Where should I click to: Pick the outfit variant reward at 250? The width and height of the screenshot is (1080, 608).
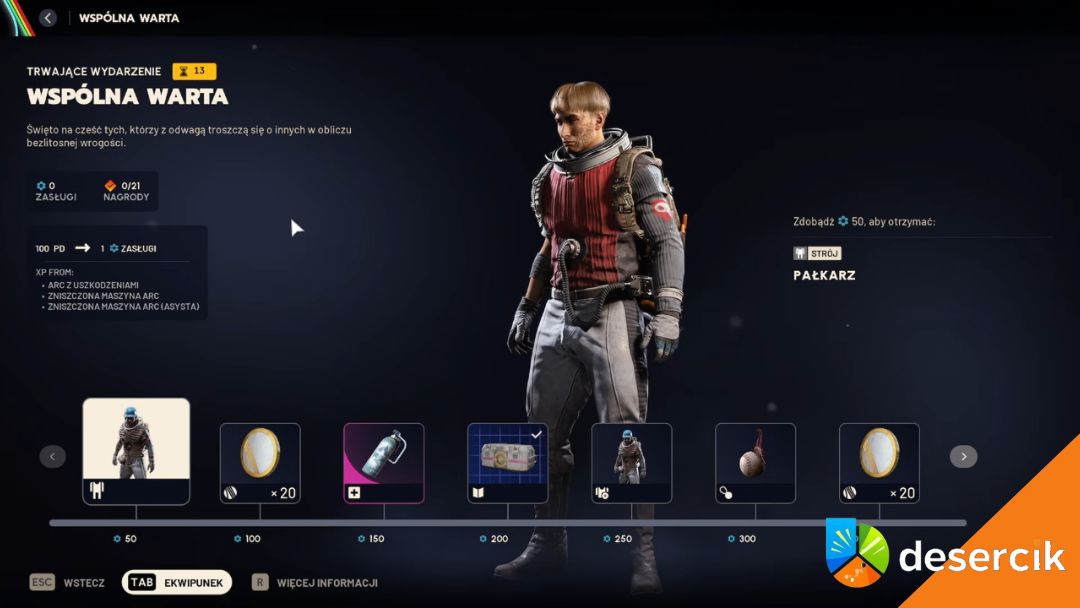click(632, 462)
